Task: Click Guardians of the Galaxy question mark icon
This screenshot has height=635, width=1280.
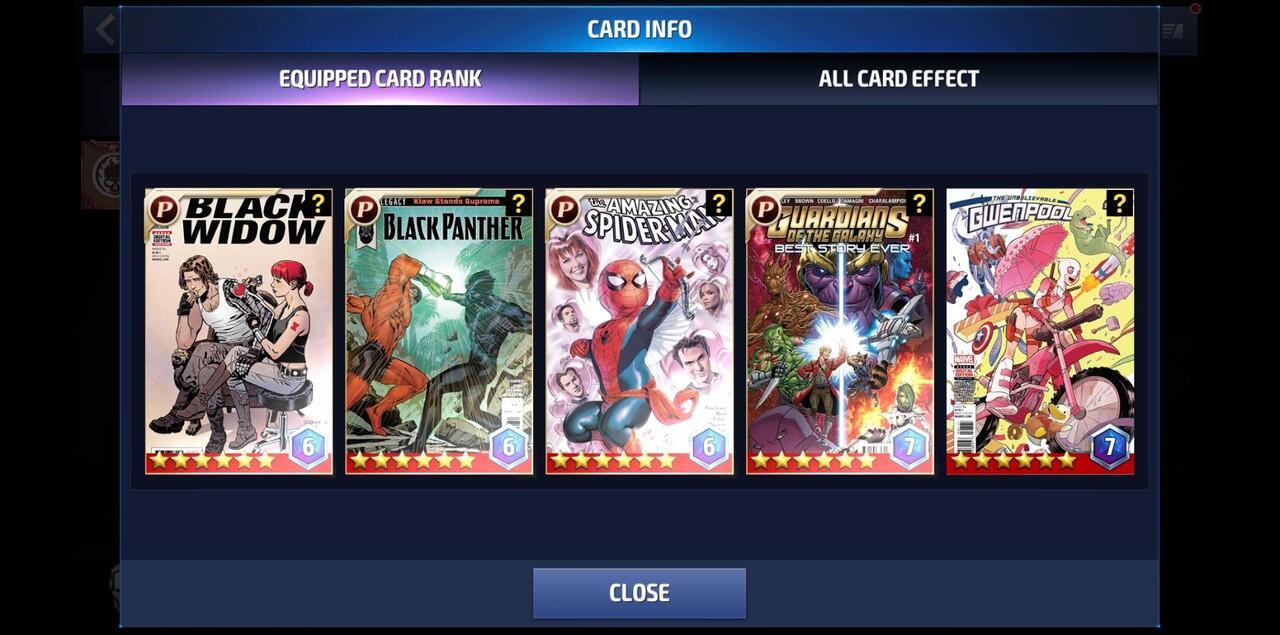Action: (x=919, y=204)
